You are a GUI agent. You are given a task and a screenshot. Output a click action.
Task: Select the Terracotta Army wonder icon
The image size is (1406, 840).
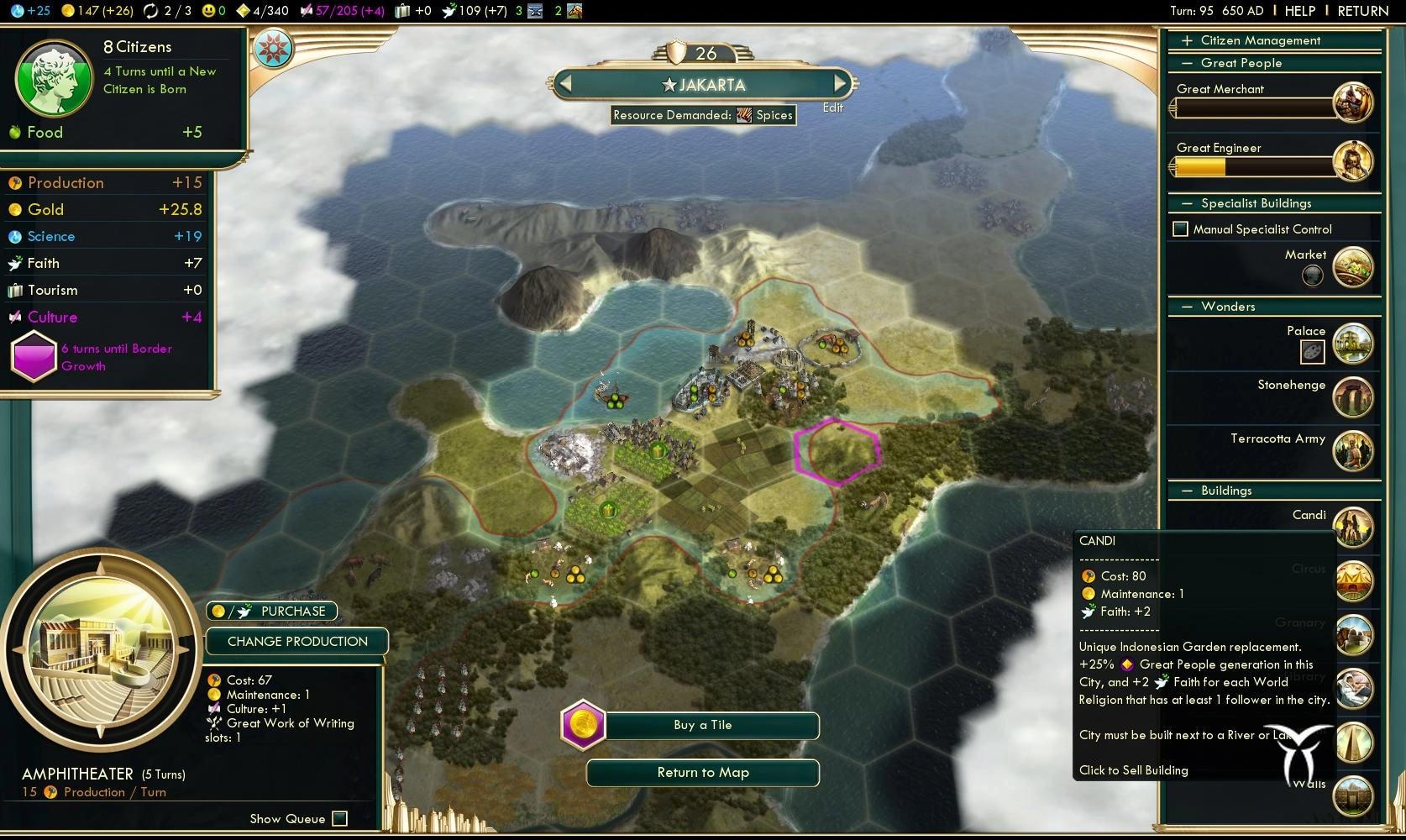point(1352,451)
